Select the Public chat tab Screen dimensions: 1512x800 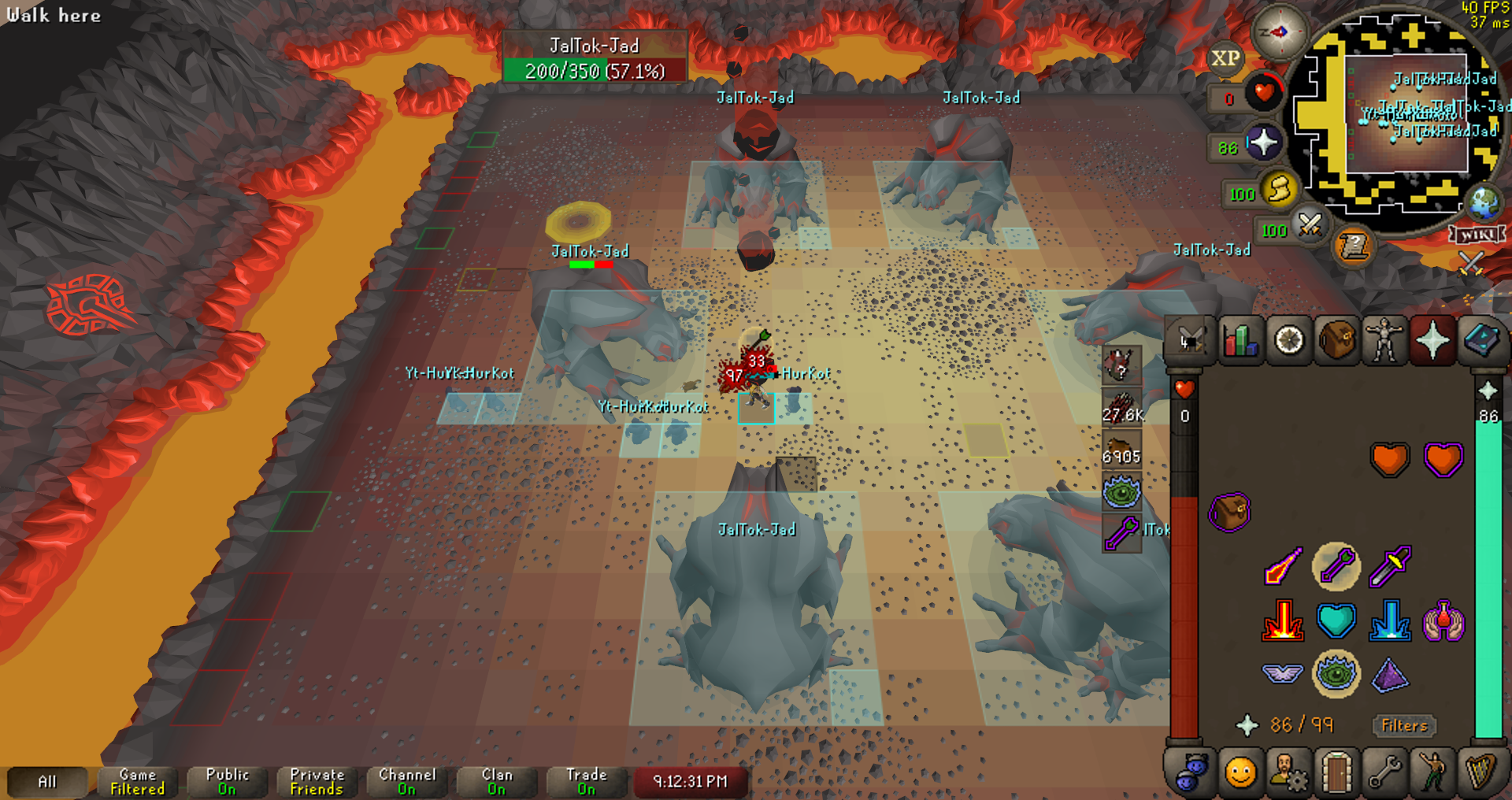coord(227,782)
